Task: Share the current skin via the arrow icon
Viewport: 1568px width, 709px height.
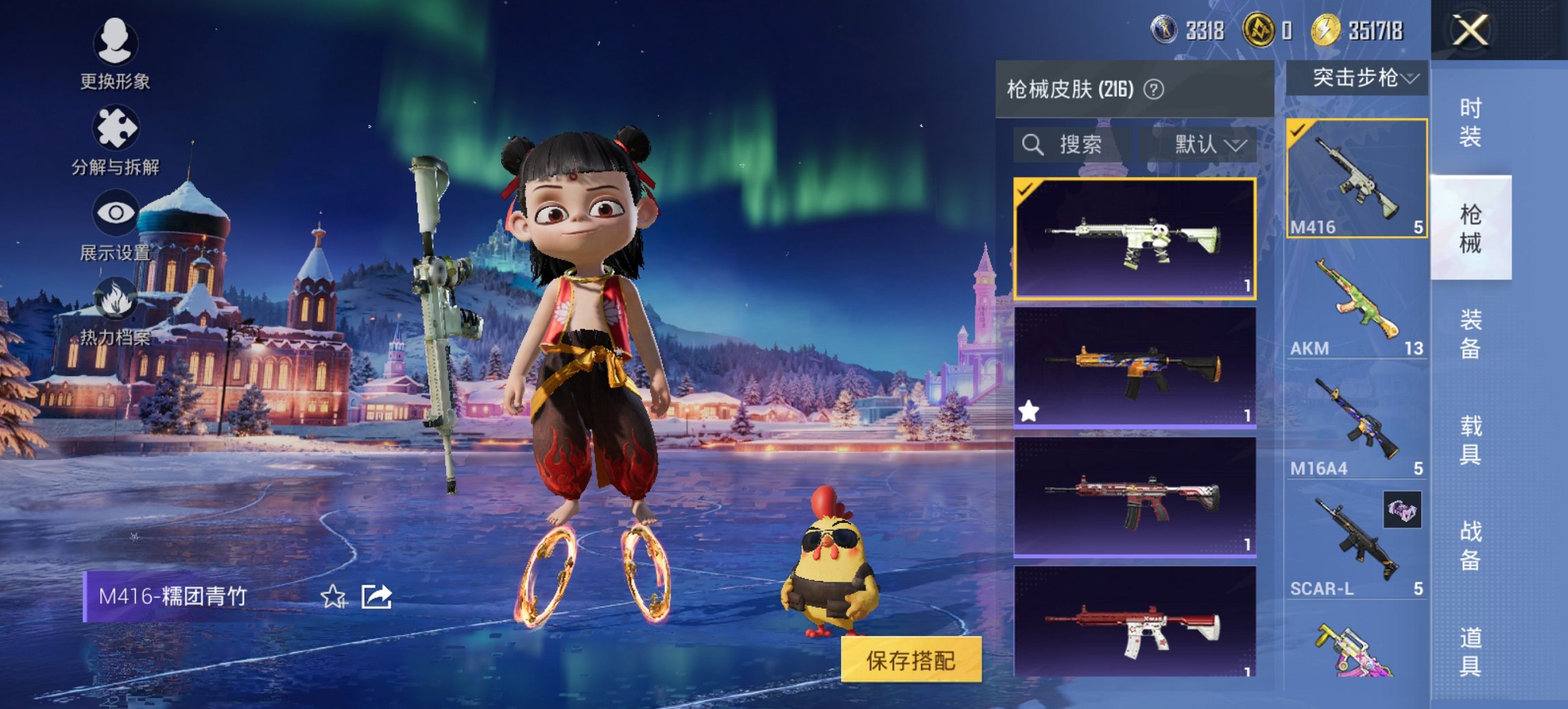Action: coord(376,597)
